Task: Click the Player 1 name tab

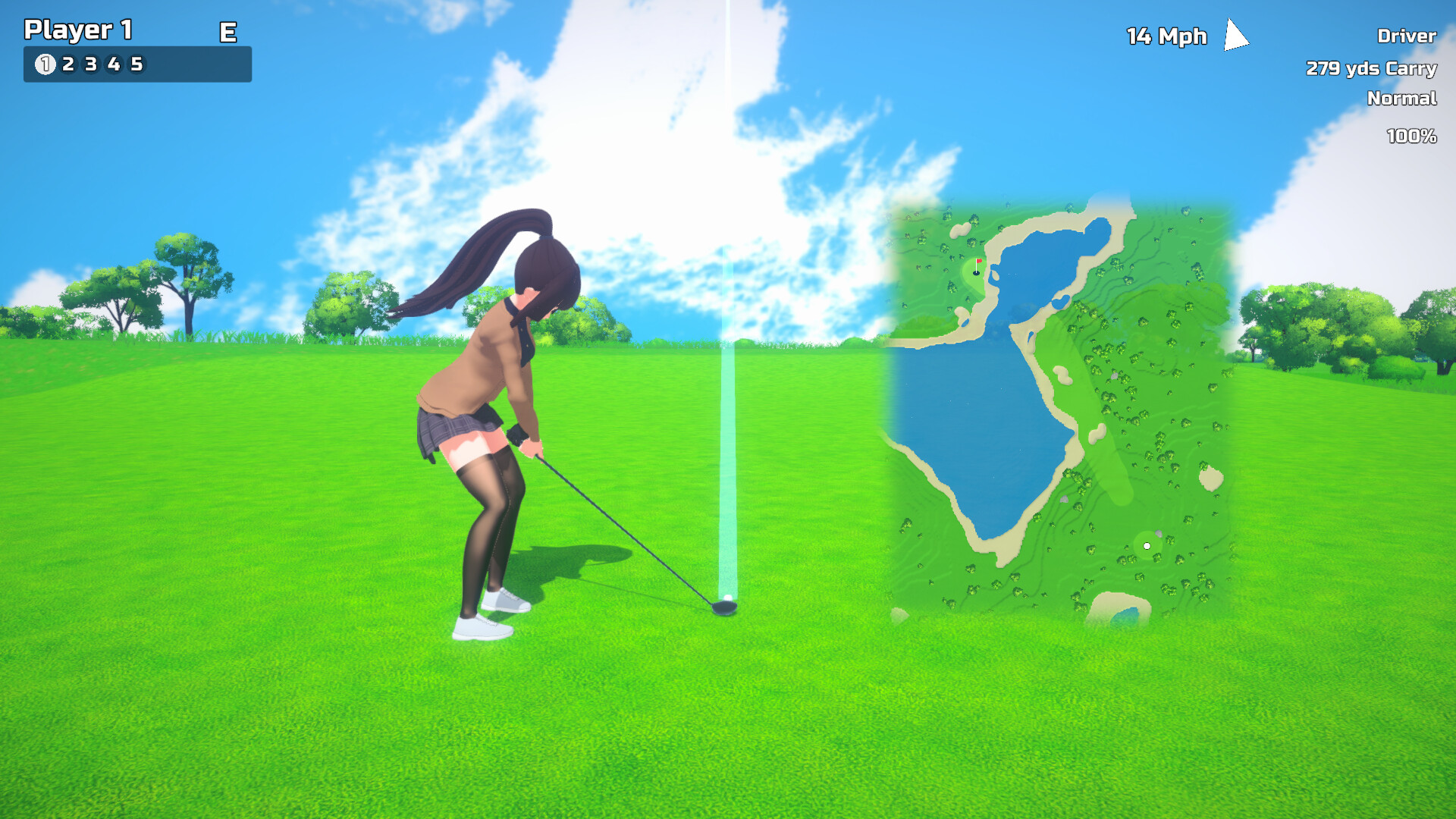Action: [79, 31]
